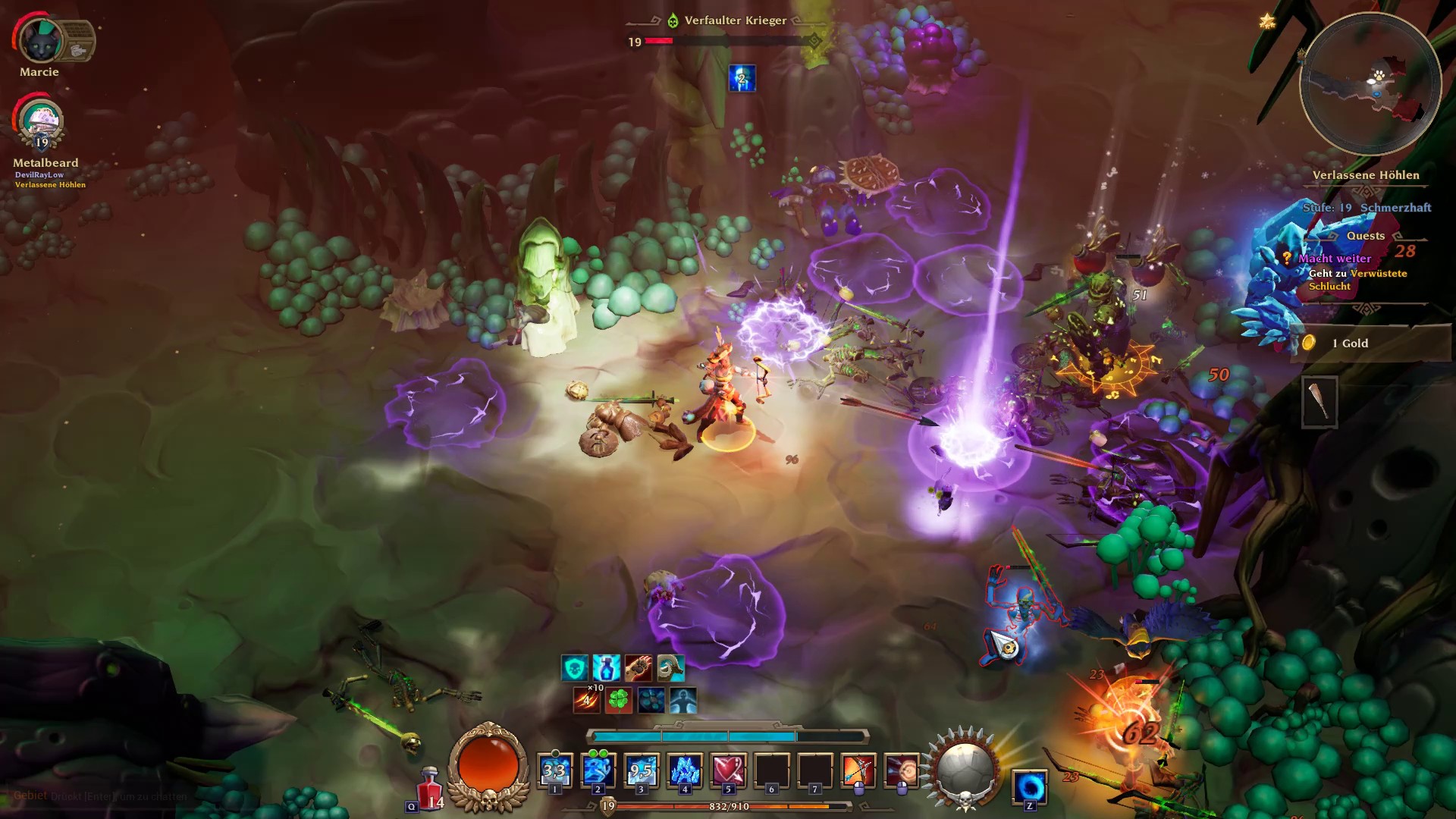
Task: Click the four-leaf clover buff icon
Action: (619, 700)
